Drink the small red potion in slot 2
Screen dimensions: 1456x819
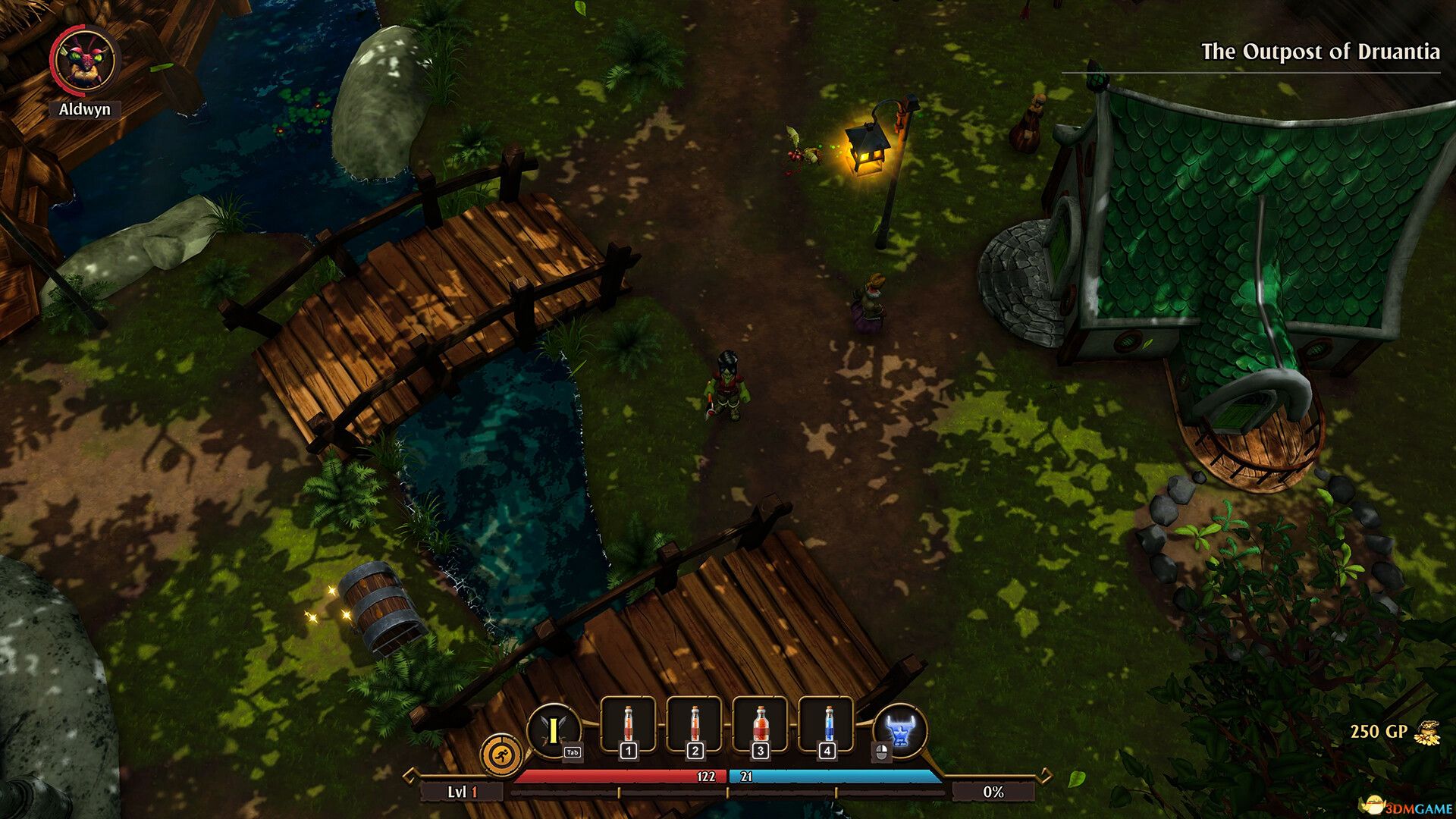[695, 725]
